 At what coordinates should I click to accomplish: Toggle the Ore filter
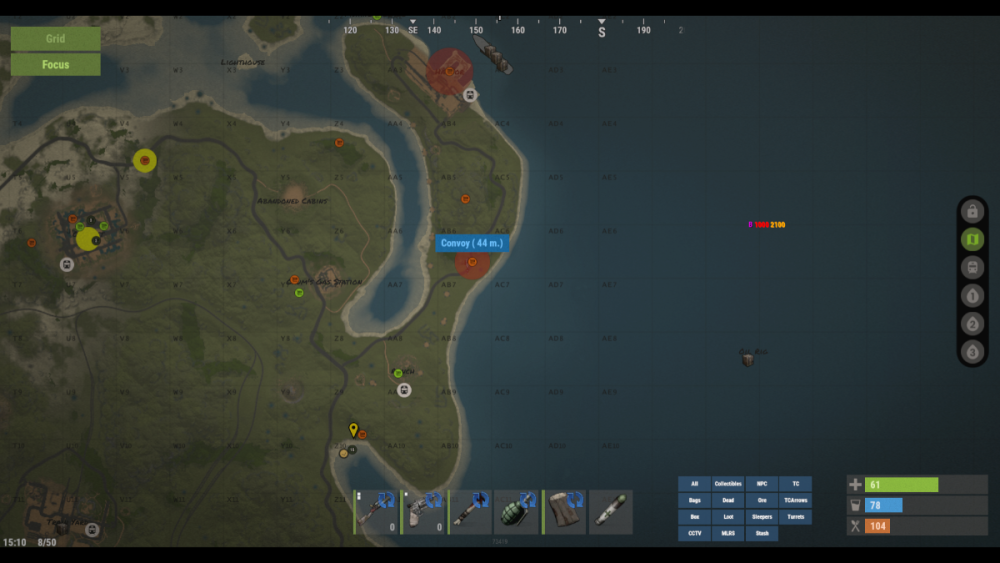click(x=762, y=501)
